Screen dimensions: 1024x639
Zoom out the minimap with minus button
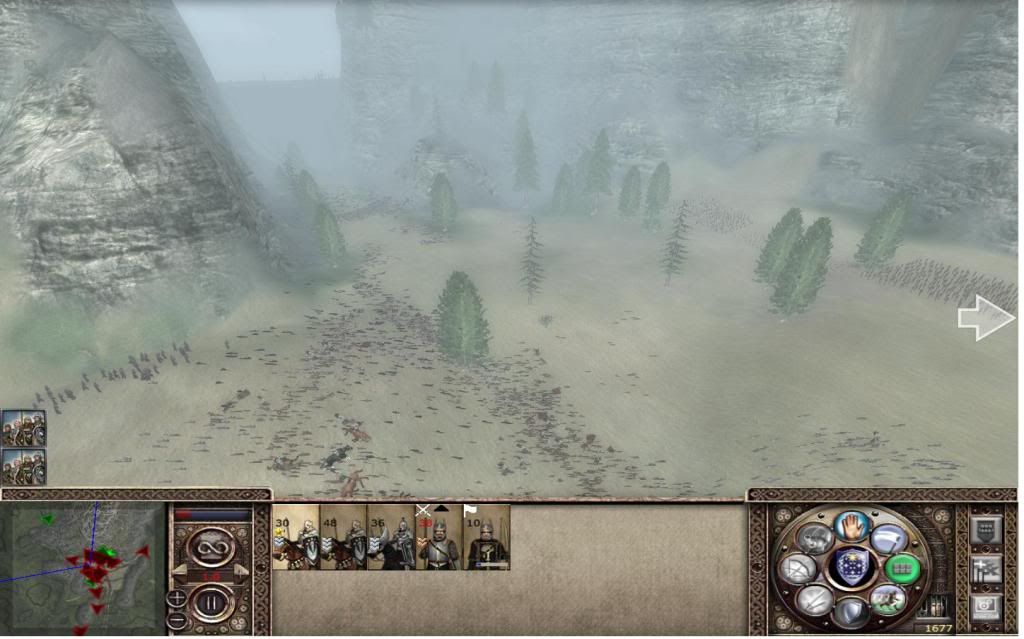[x=176, y=620]
